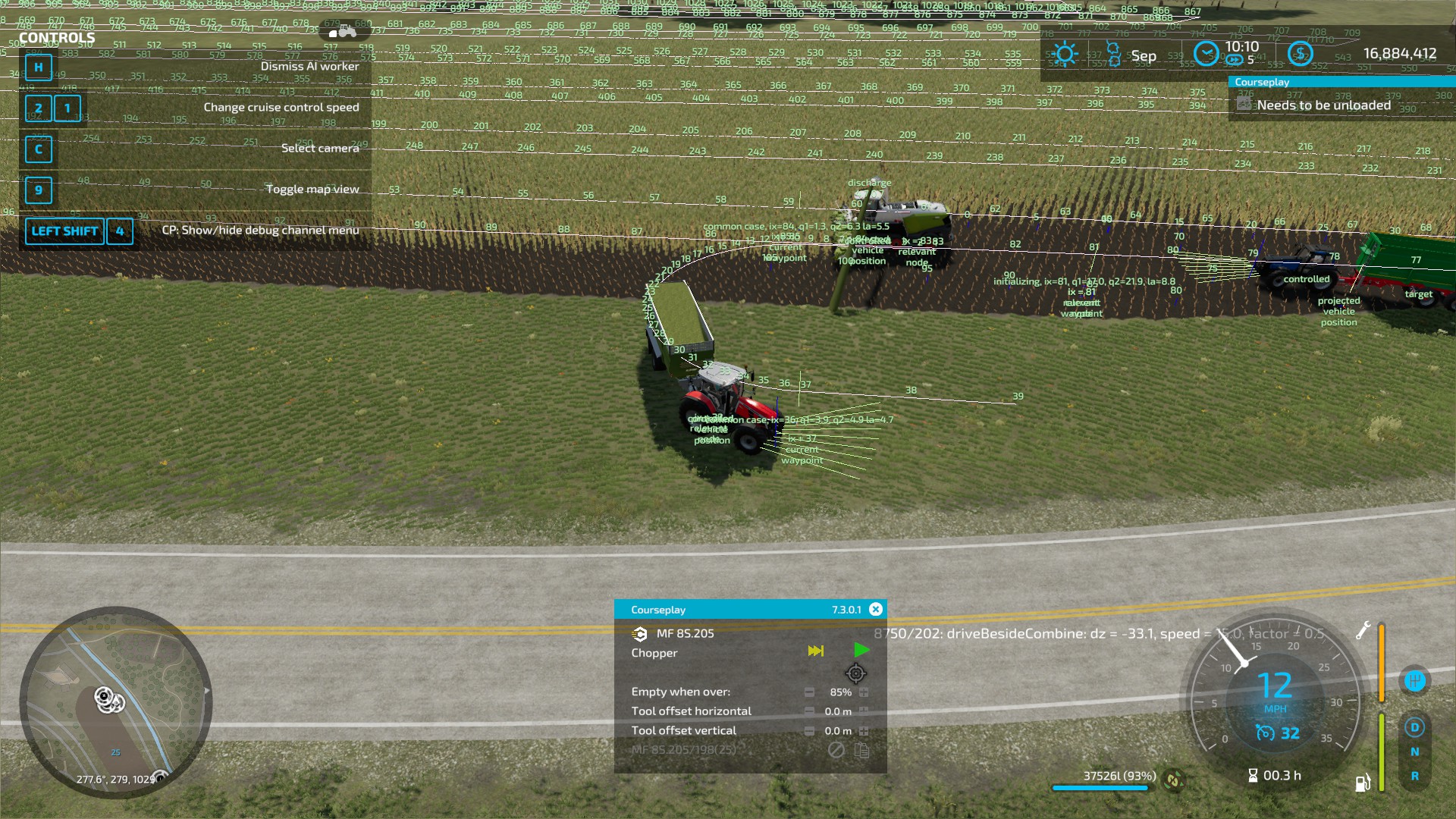Click the crosshair targeting icon in Courseplay HUD
Viewport: 1456px width, 819px height.
tap(856, 674)
